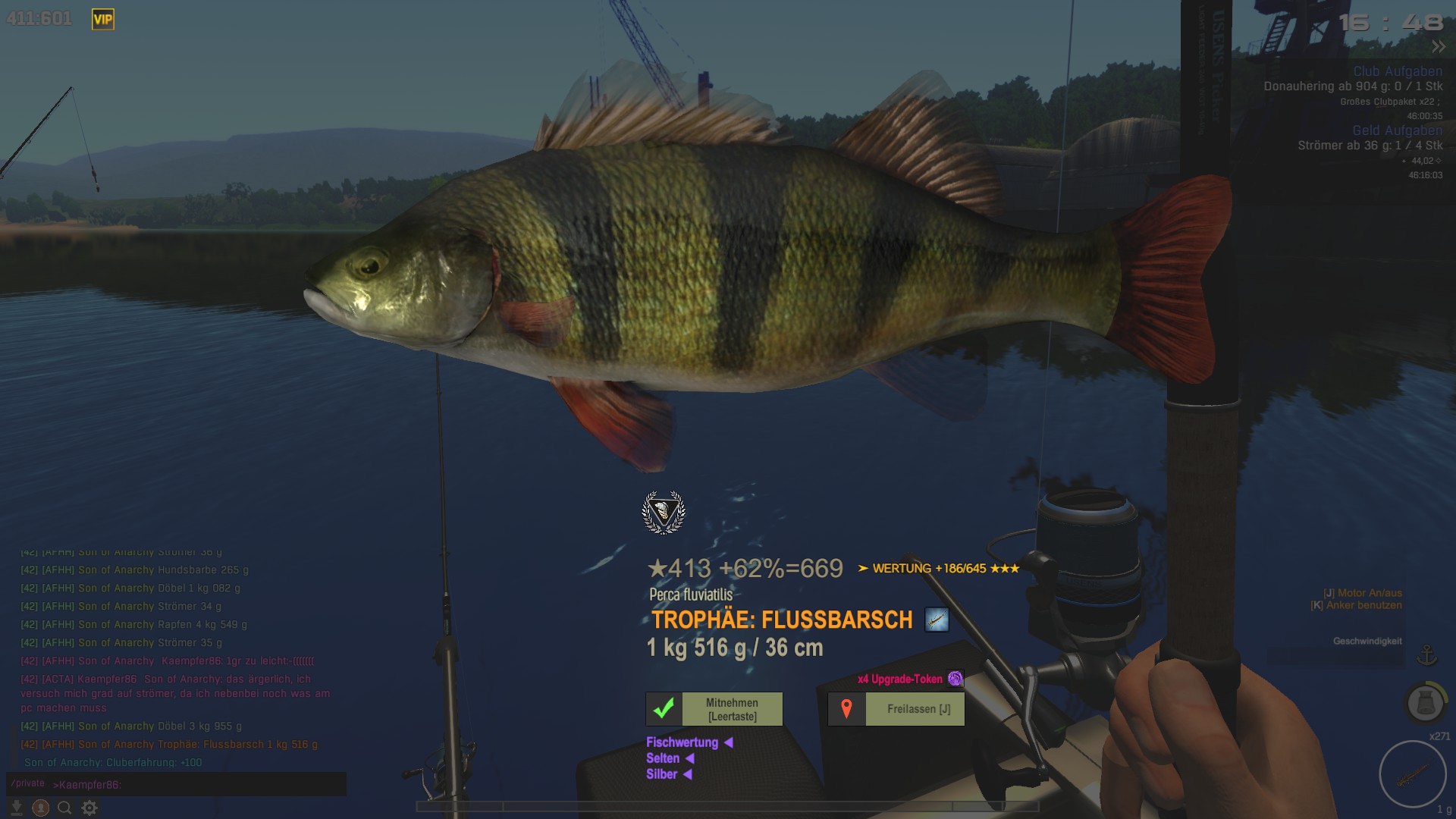Click the VIP badge

click(103, 20)
